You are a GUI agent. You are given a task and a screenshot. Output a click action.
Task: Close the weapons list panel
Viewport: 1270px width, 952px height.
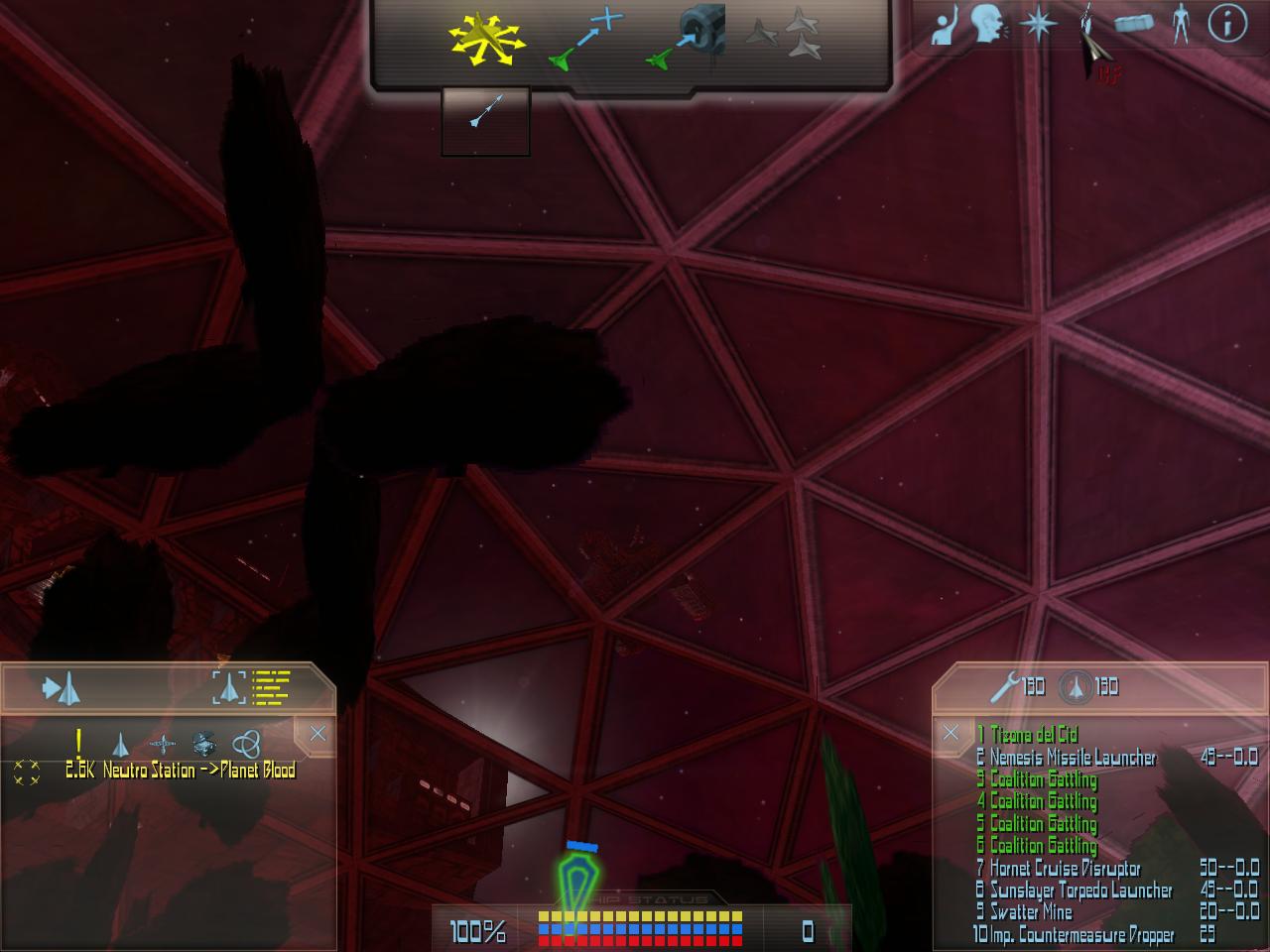pyautogui.click(x=951, y=733)
